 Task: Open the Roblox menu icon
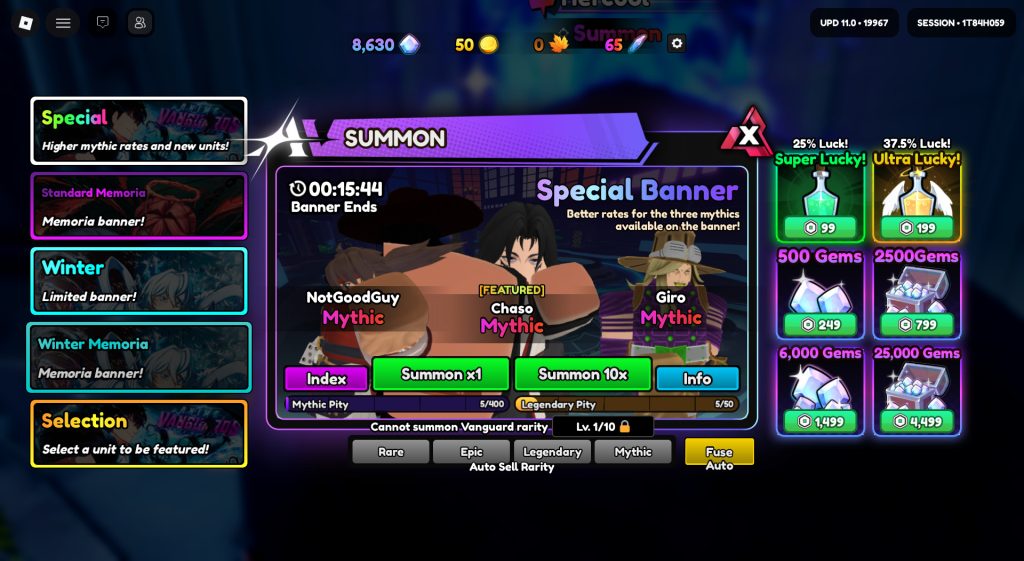[x=26, y=23]
